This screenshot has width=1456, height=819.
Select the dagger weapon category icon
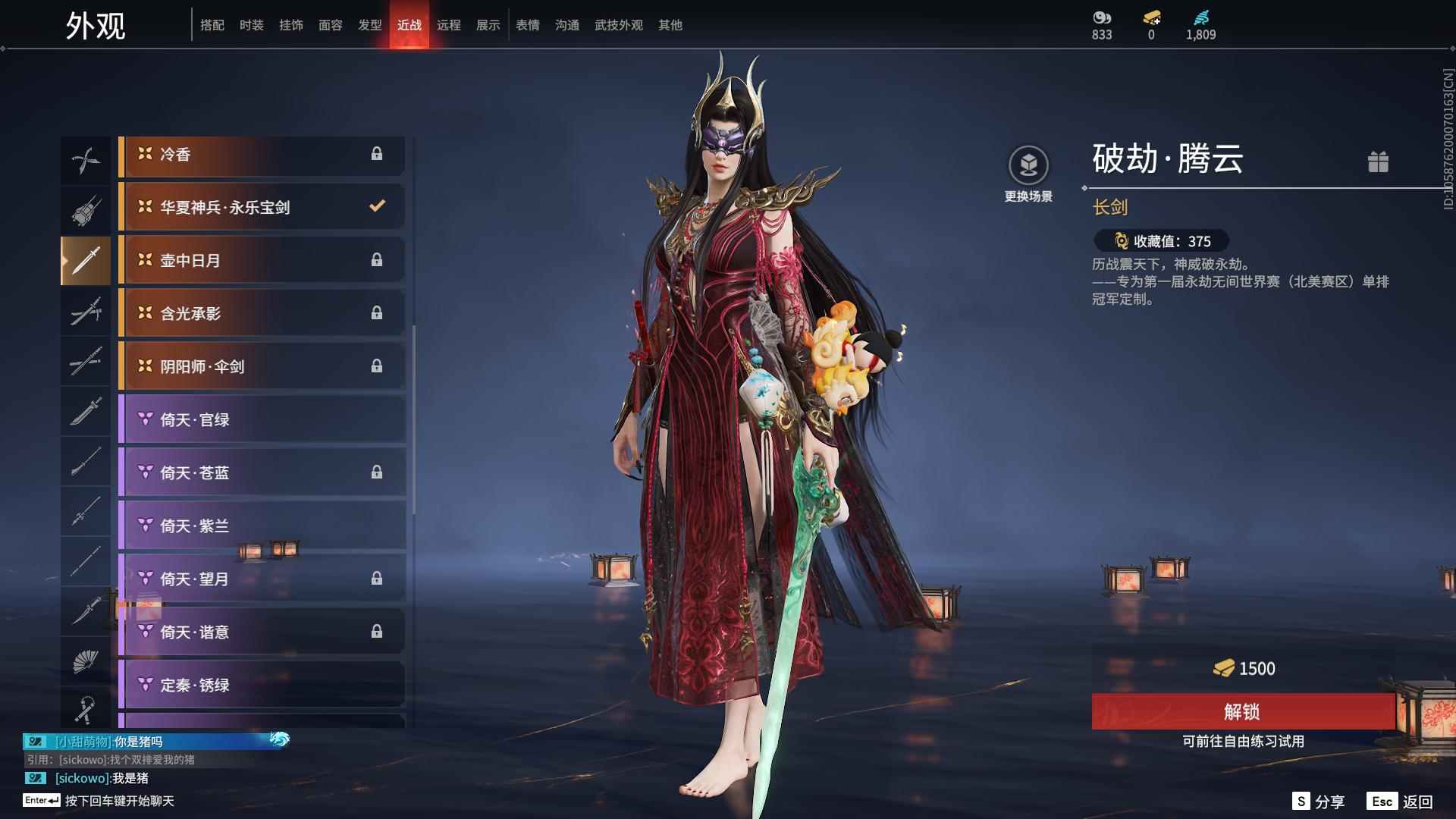coord(86,612)
